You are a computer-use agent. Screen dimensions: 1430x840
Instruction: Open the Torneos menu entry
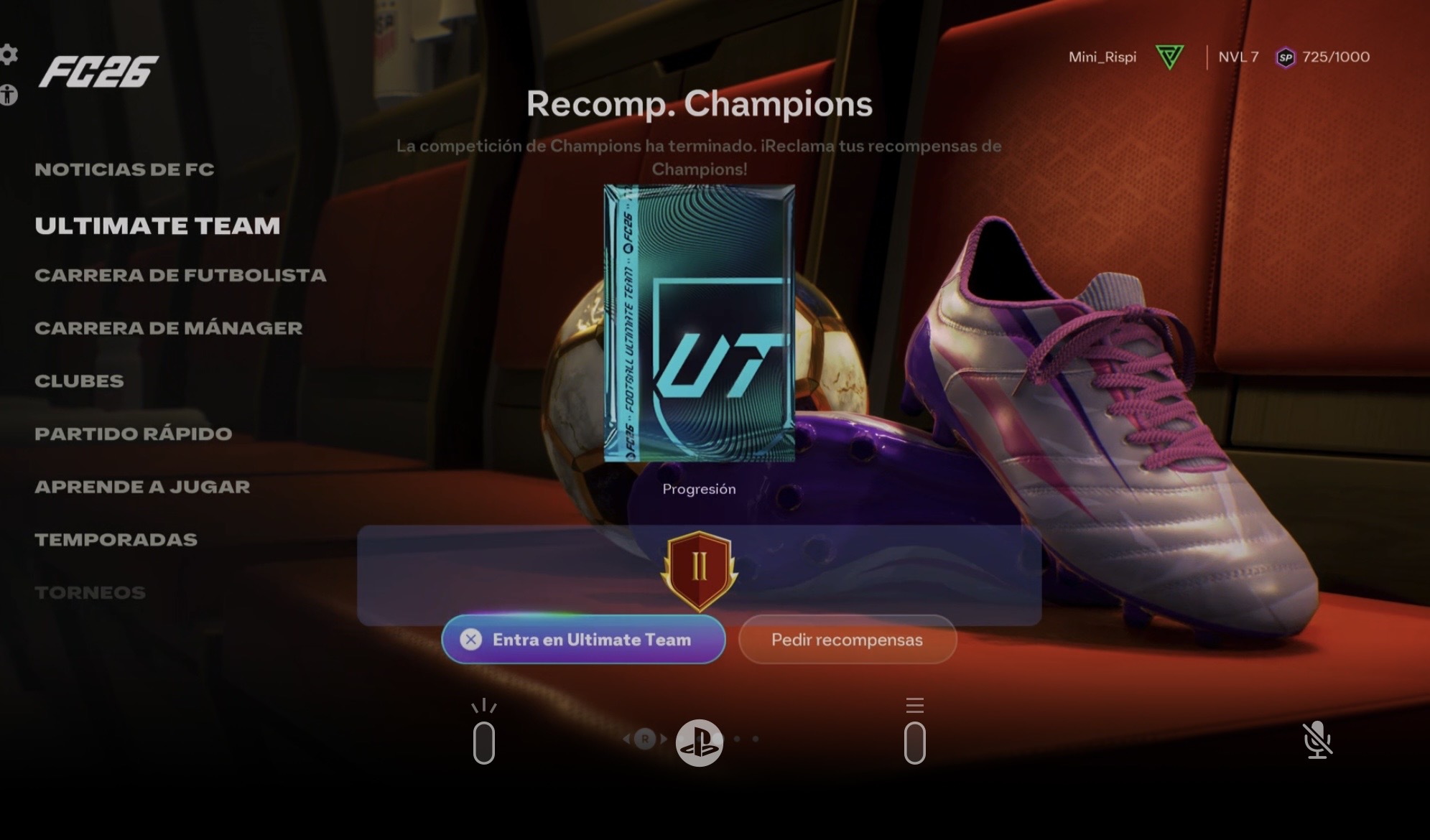tap(90, 593)
